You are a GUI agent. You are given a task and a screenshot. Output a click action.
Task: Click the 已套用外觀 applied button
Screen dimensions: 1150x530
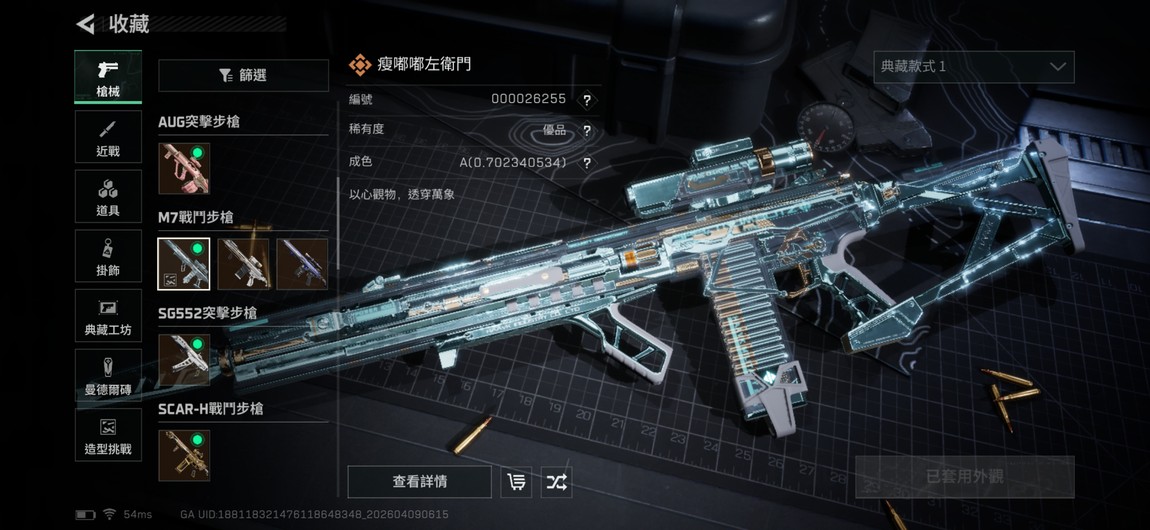coord(964,476)
